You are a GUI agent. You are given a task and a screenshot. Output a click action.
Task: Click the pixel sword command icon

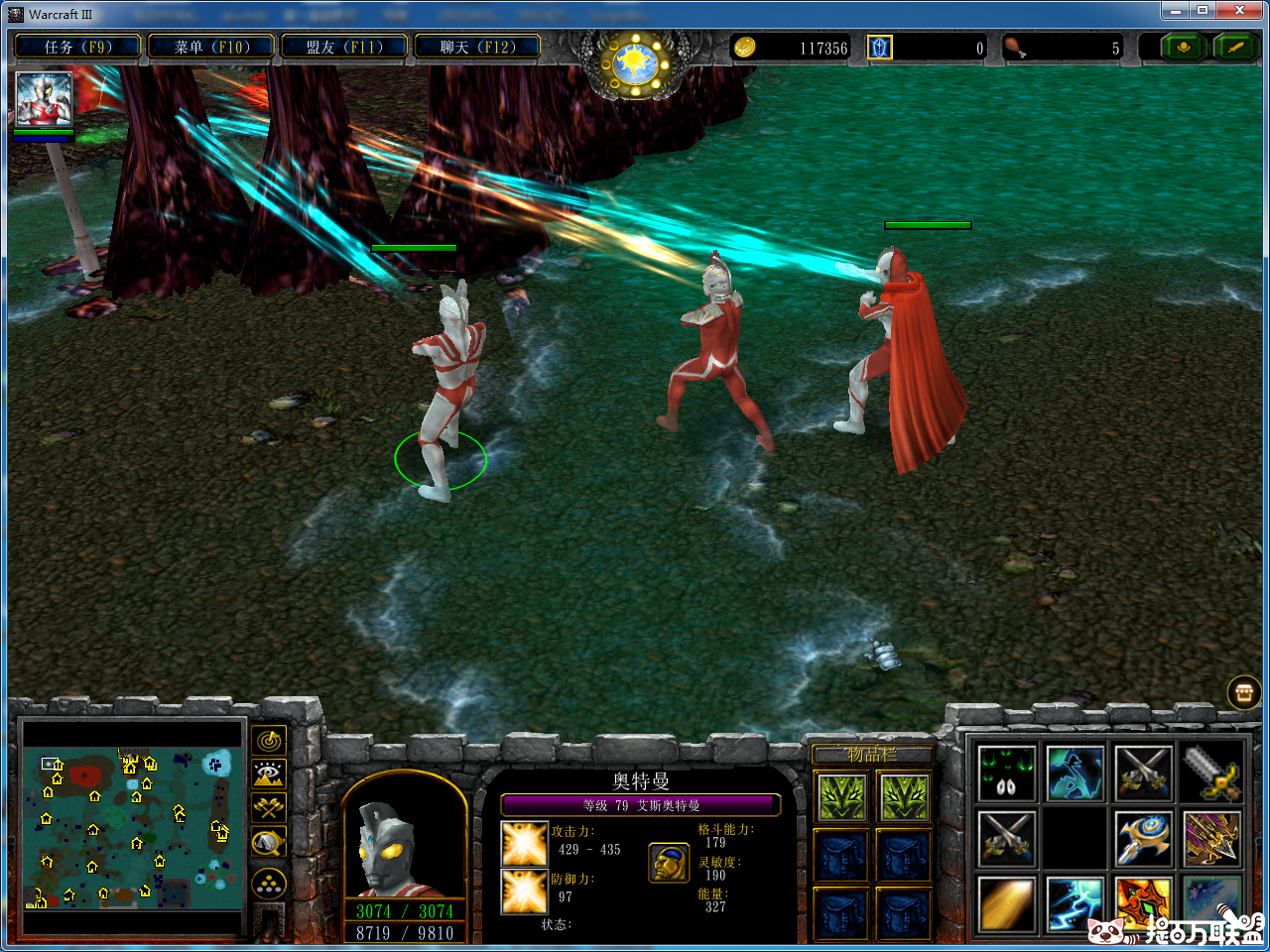click(1211, 773)
